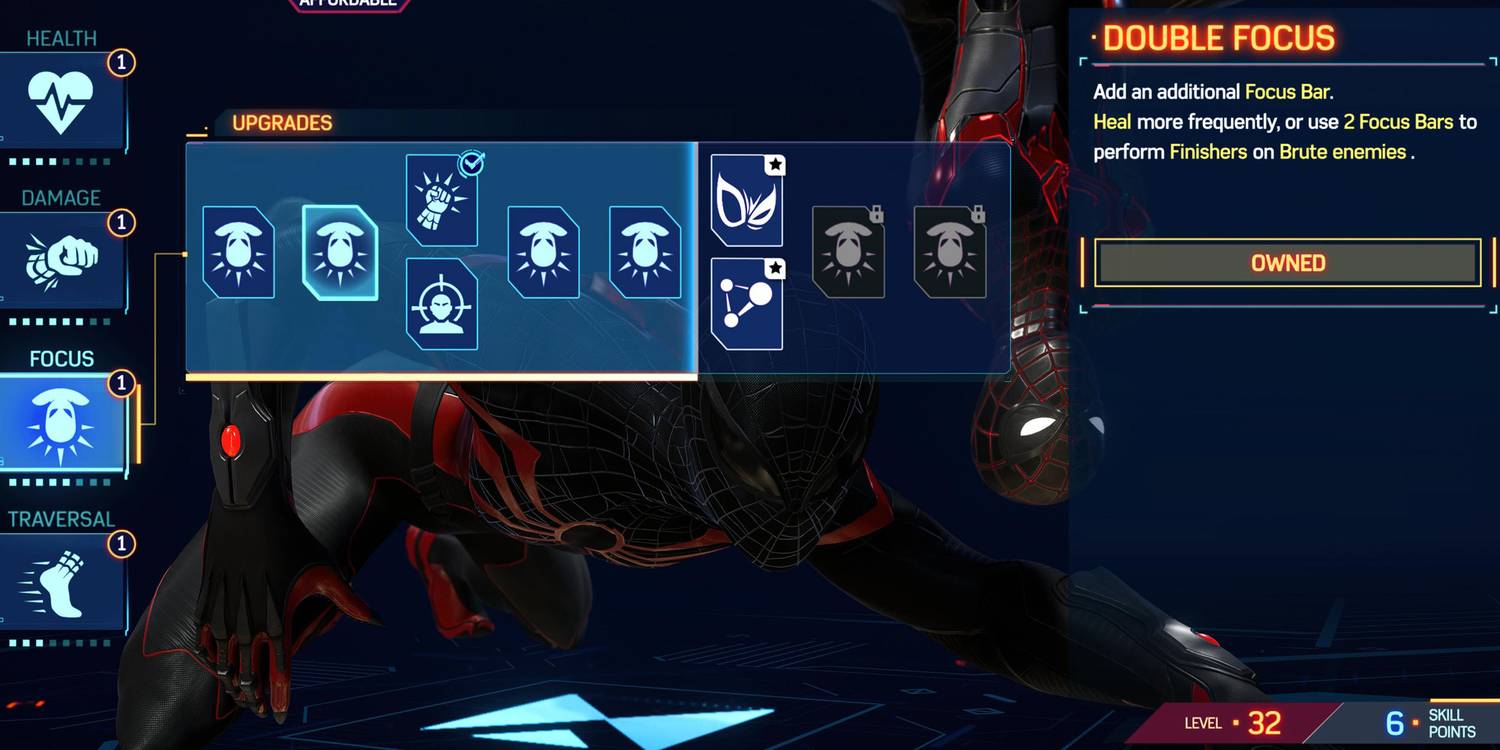Select the crosshair enemy-targeting upgrade
Screen dimensions: 1500x750
(x=441, y=305)
